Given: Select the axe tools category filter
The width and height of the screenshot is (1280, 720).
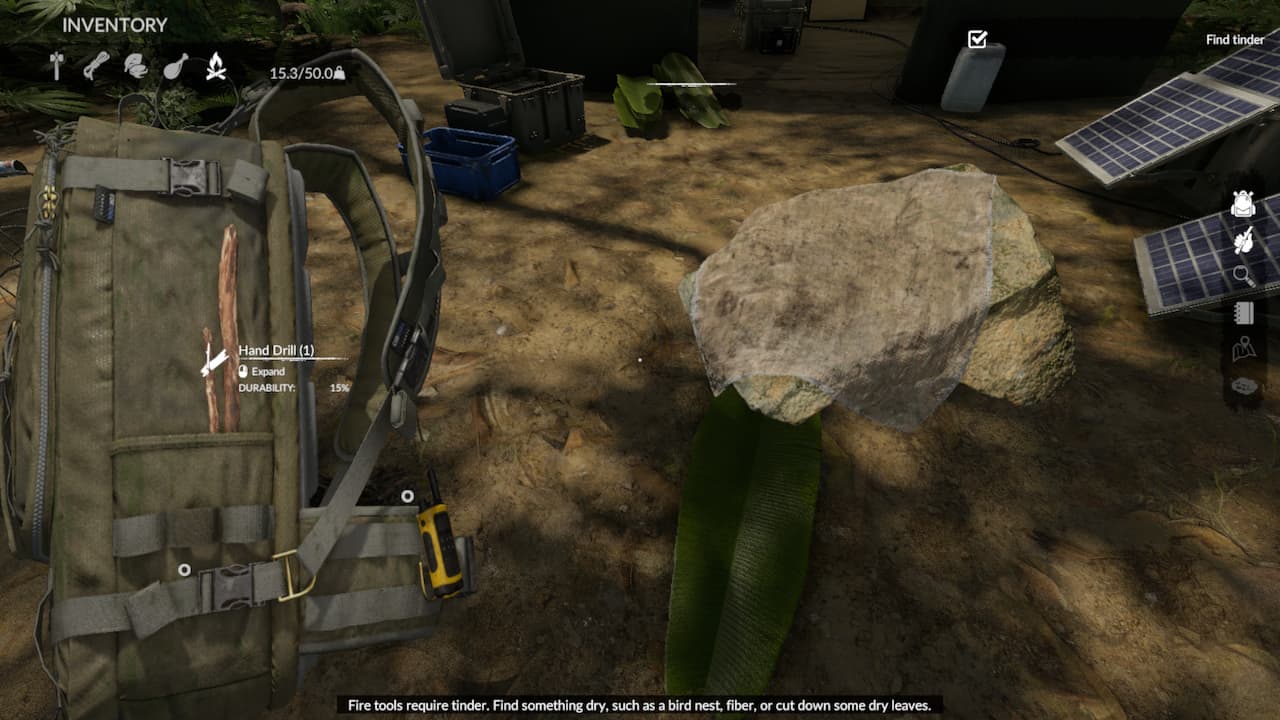Looking at the screenshot, I should (57, 67).
